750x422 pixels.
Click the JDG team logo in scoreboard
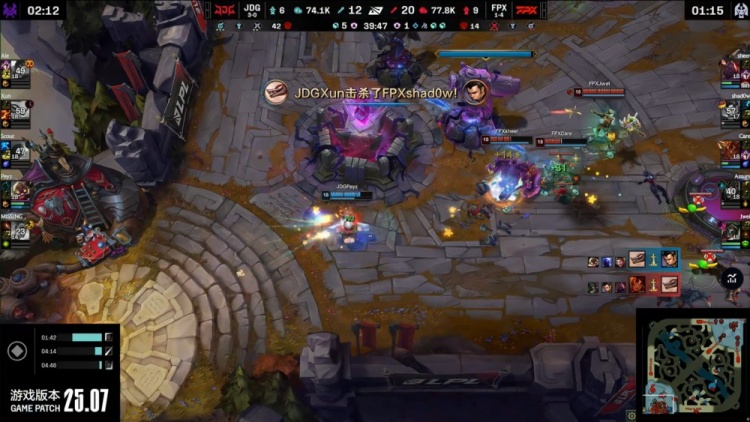[x=223, y=10]
